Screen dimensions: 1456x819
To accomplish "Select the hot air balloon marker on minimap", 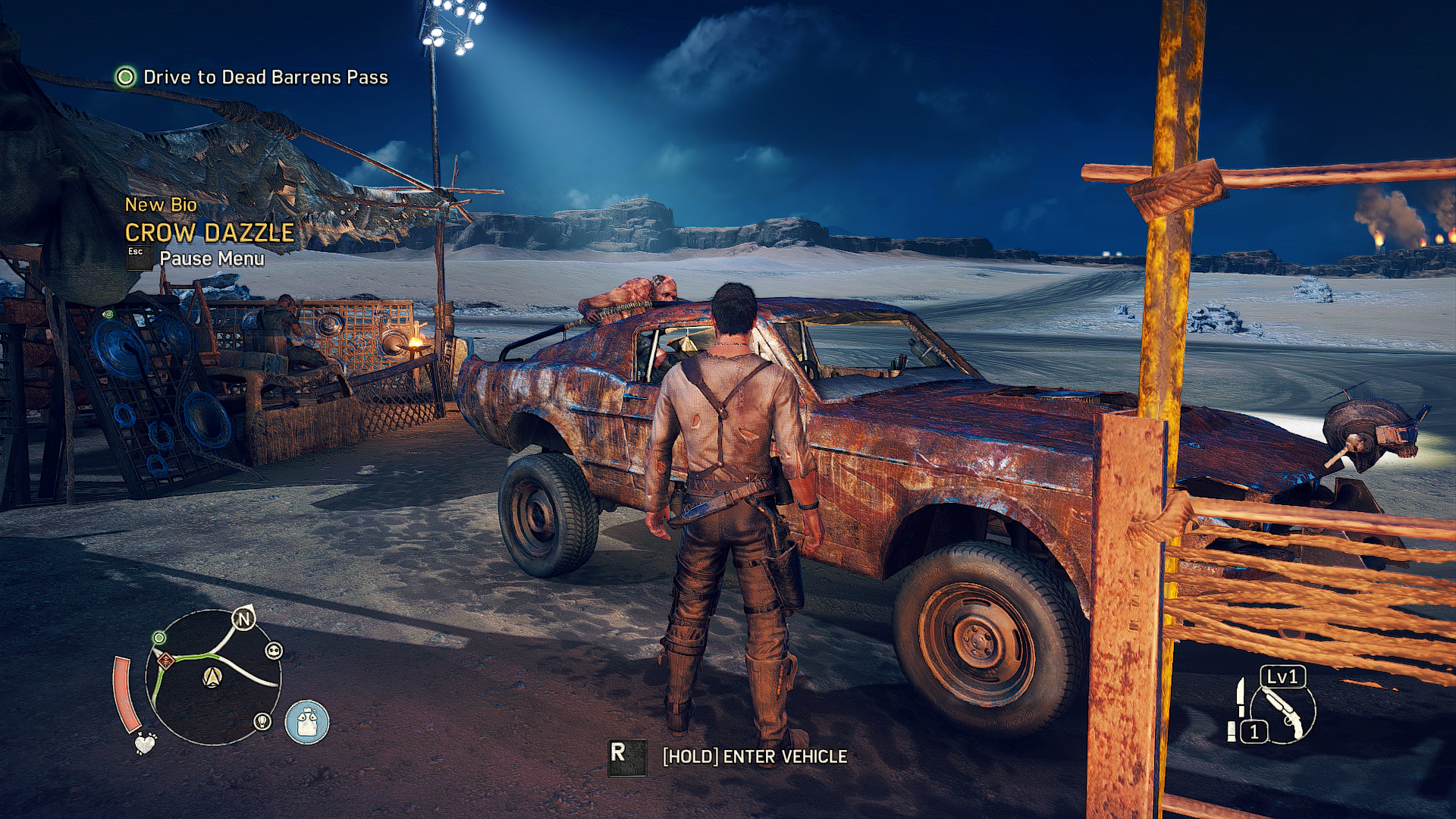I will tap(262, 720).
